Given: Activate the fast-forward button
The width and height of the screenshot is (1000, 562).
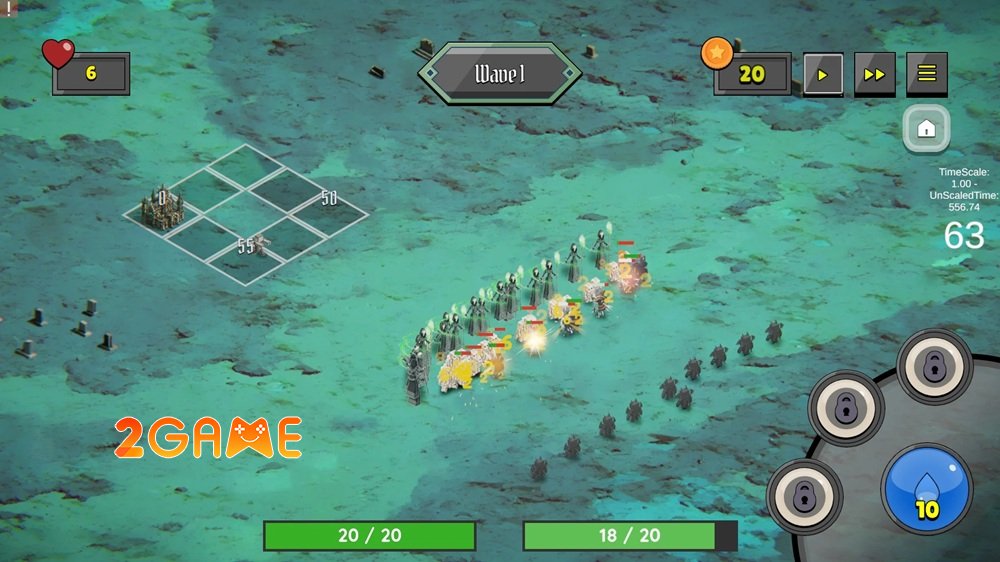Looking at the screenshot, I should click(x=874, y=74).
